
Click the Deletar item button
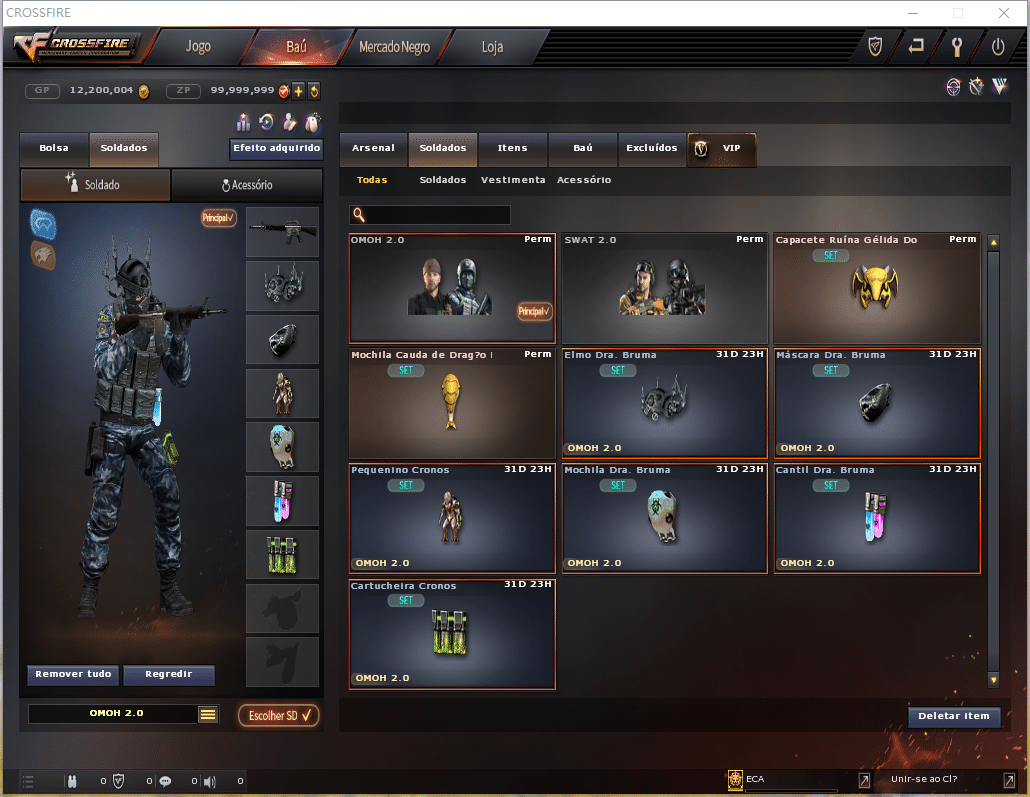pyautogui.click(x=954, y=716)
